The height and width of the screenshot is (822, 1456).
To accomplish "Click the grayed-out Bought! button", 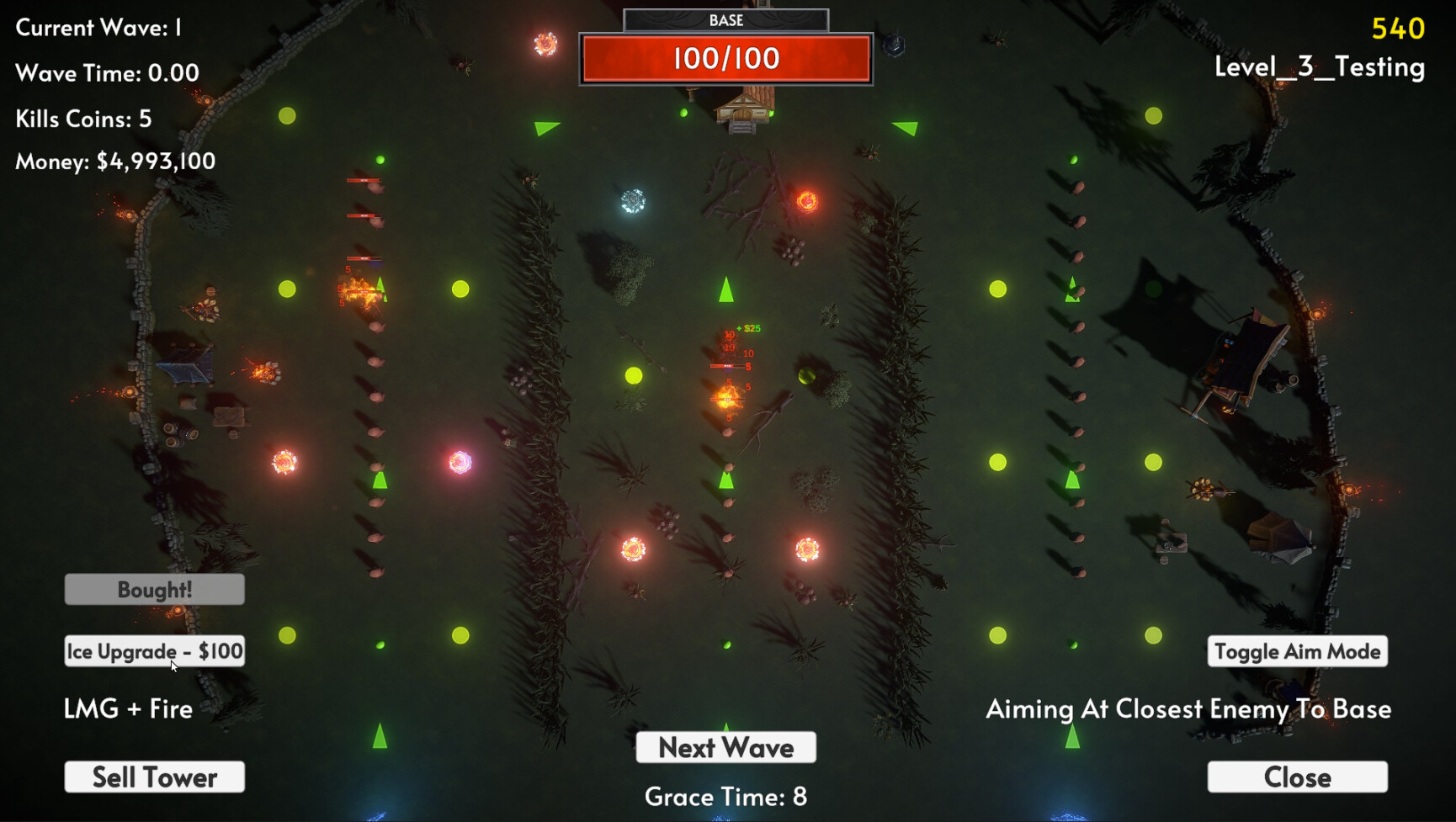I will (x=154, y=589).
